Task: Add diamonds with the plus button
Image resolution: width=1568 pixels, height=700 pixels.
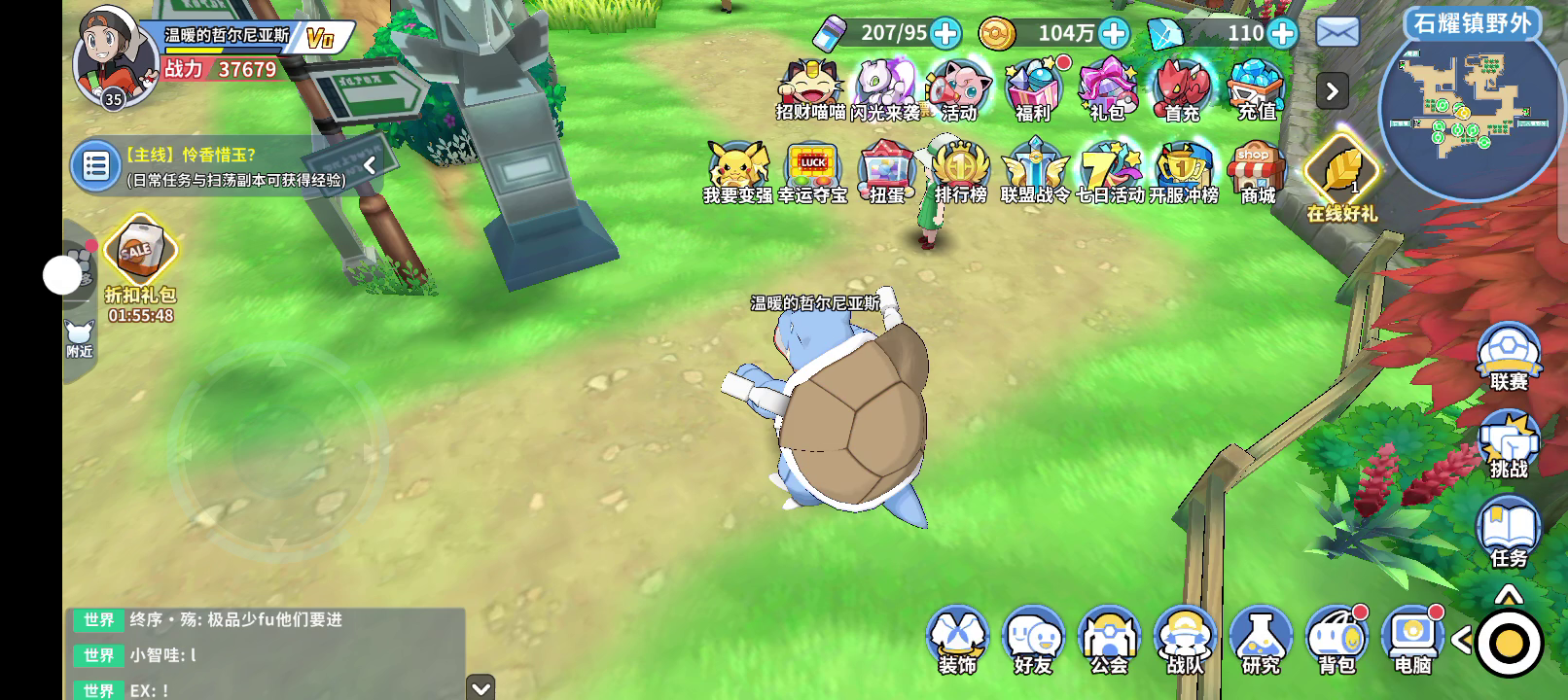Action: [1283, 34]
